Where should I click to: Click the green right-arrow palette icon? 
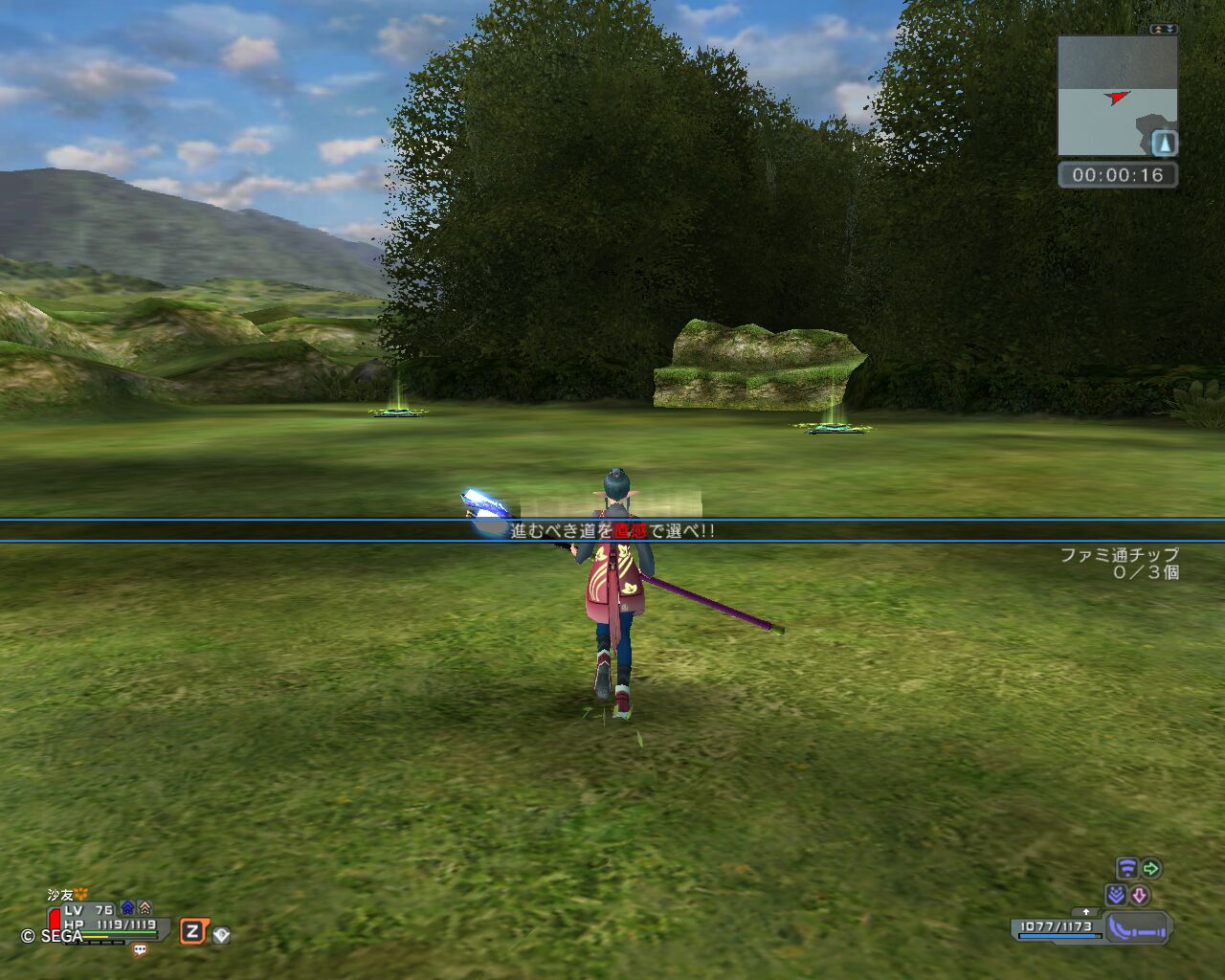(1151, 869)
